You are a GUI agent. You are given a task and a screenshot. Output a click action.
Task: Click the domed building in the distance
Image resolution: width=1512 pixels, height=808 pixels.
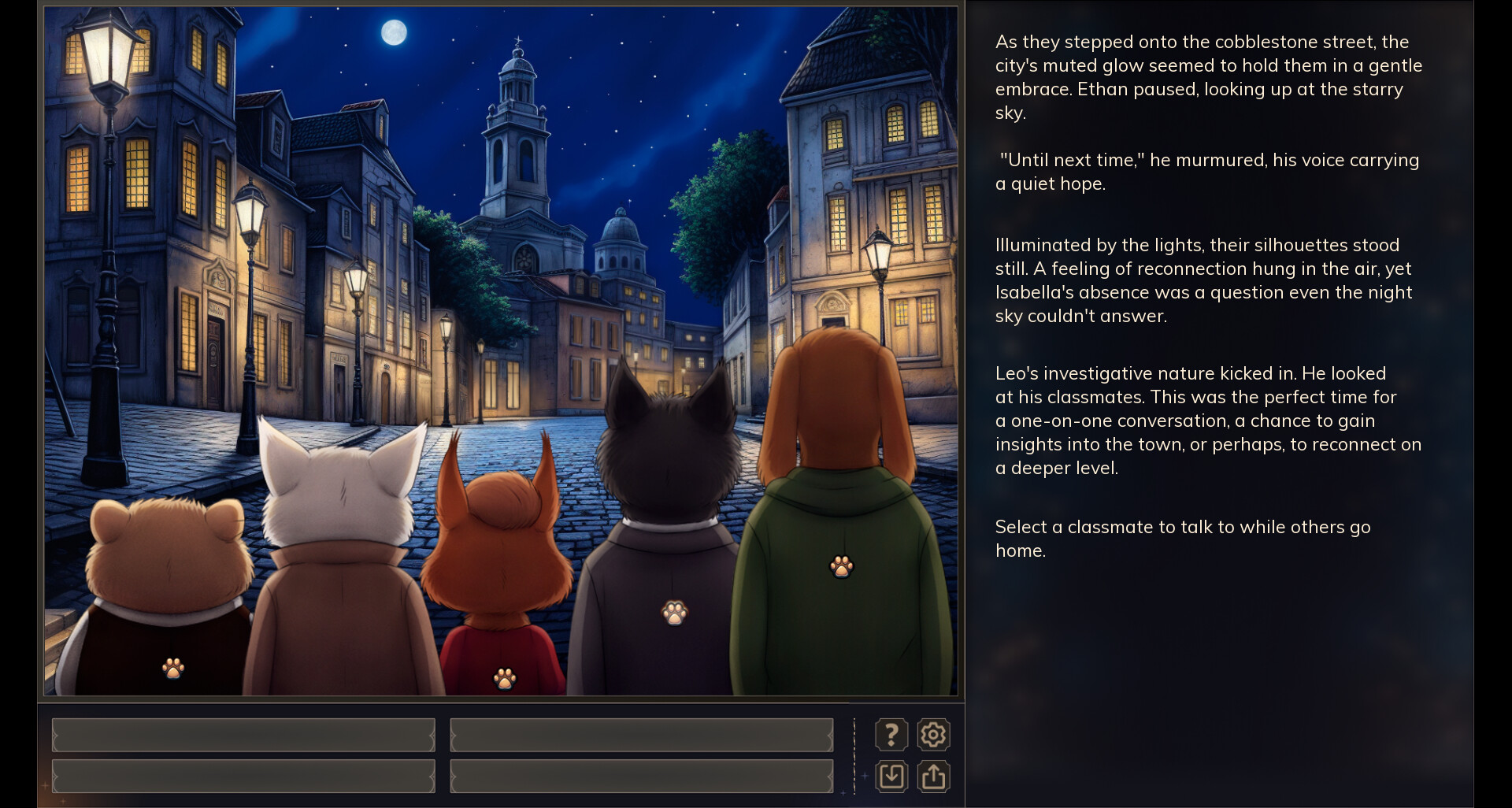[621, 232]
